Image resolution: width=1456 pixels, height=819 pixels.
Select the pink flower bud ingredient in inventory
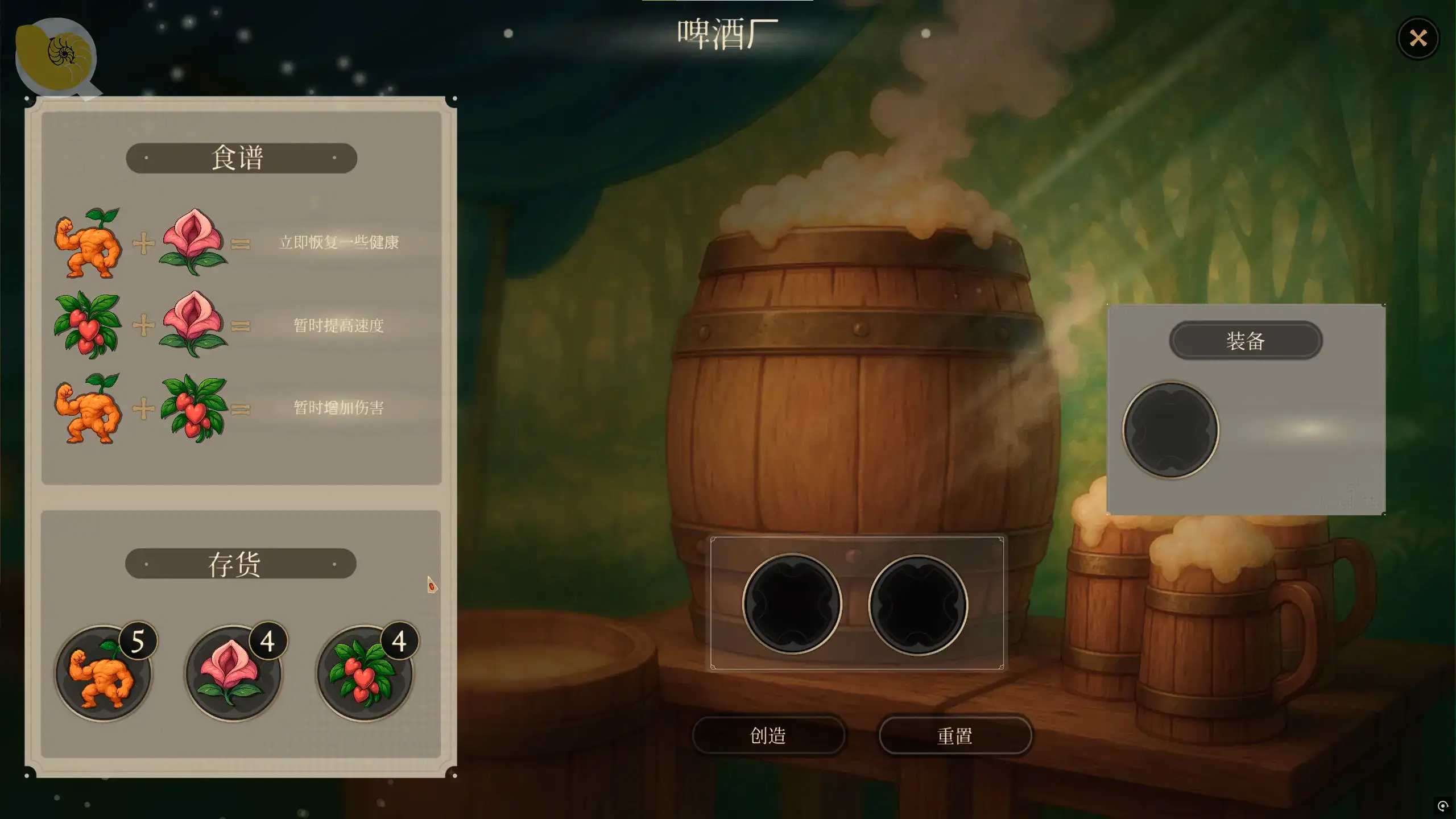coord(233,673)
